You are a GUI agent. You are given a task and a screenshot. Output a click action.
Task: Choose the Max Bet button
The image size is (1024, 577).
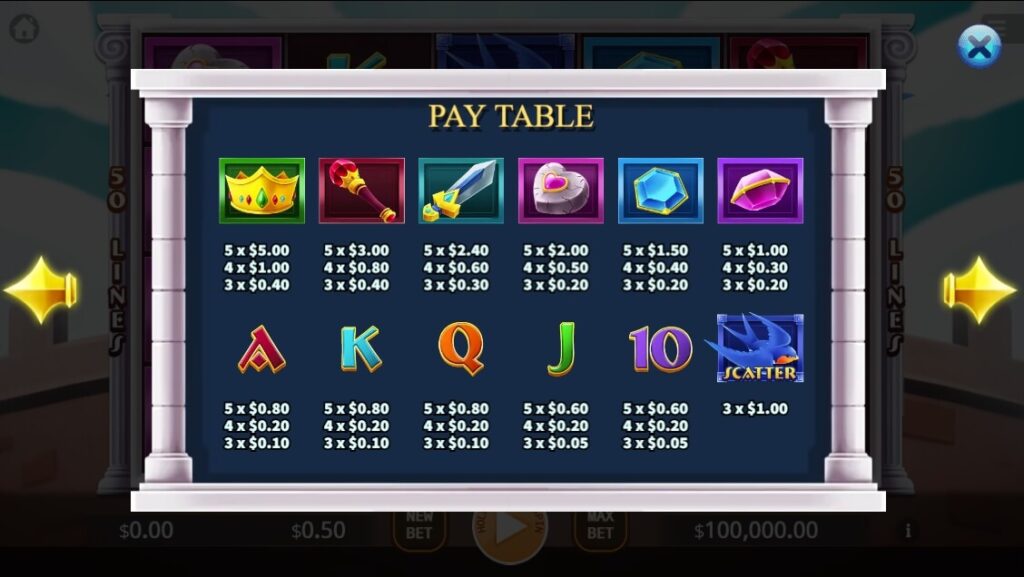click(599, 525)
